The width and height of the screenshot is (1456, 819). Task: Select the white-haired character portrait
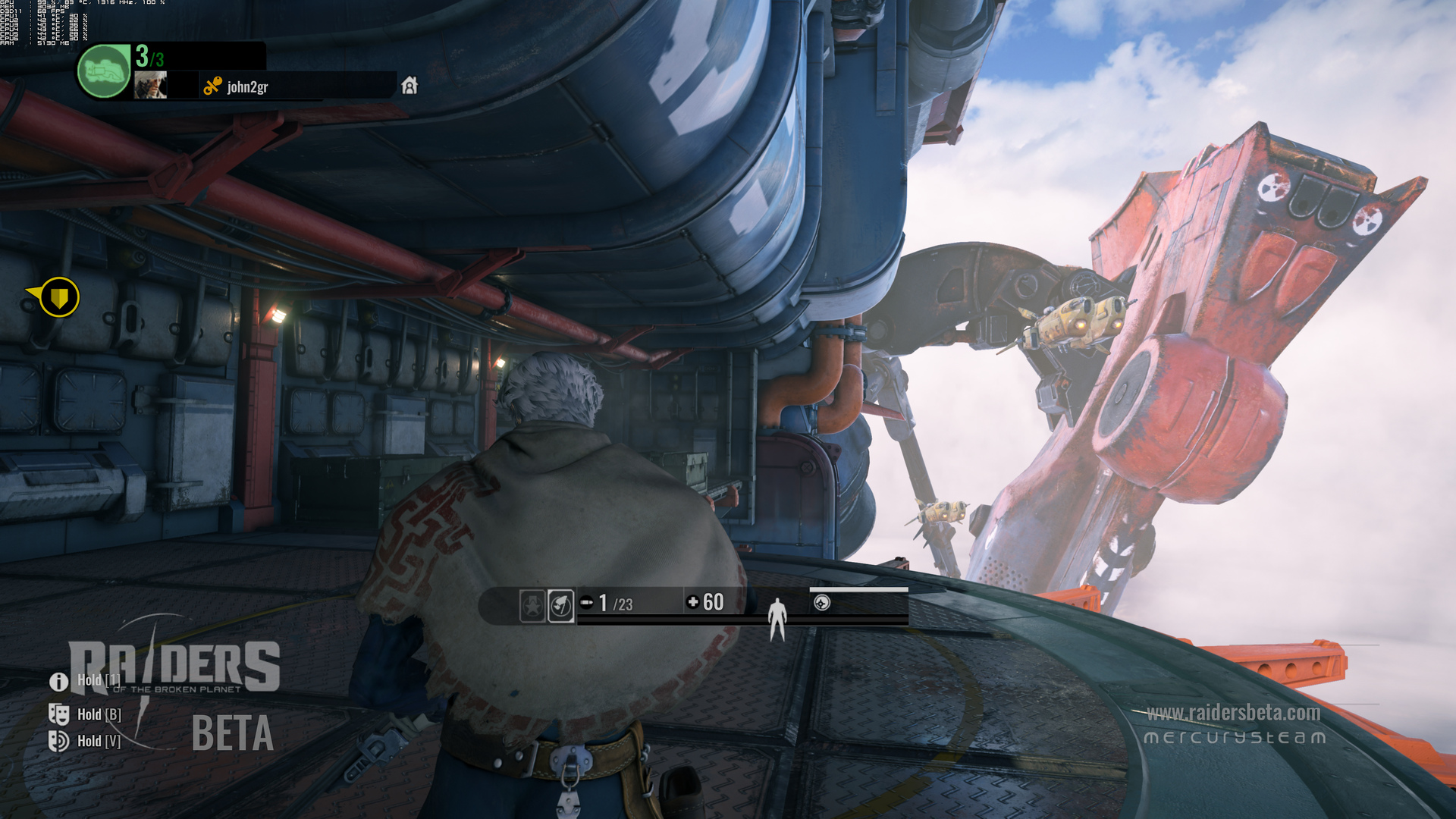(150, 85)
